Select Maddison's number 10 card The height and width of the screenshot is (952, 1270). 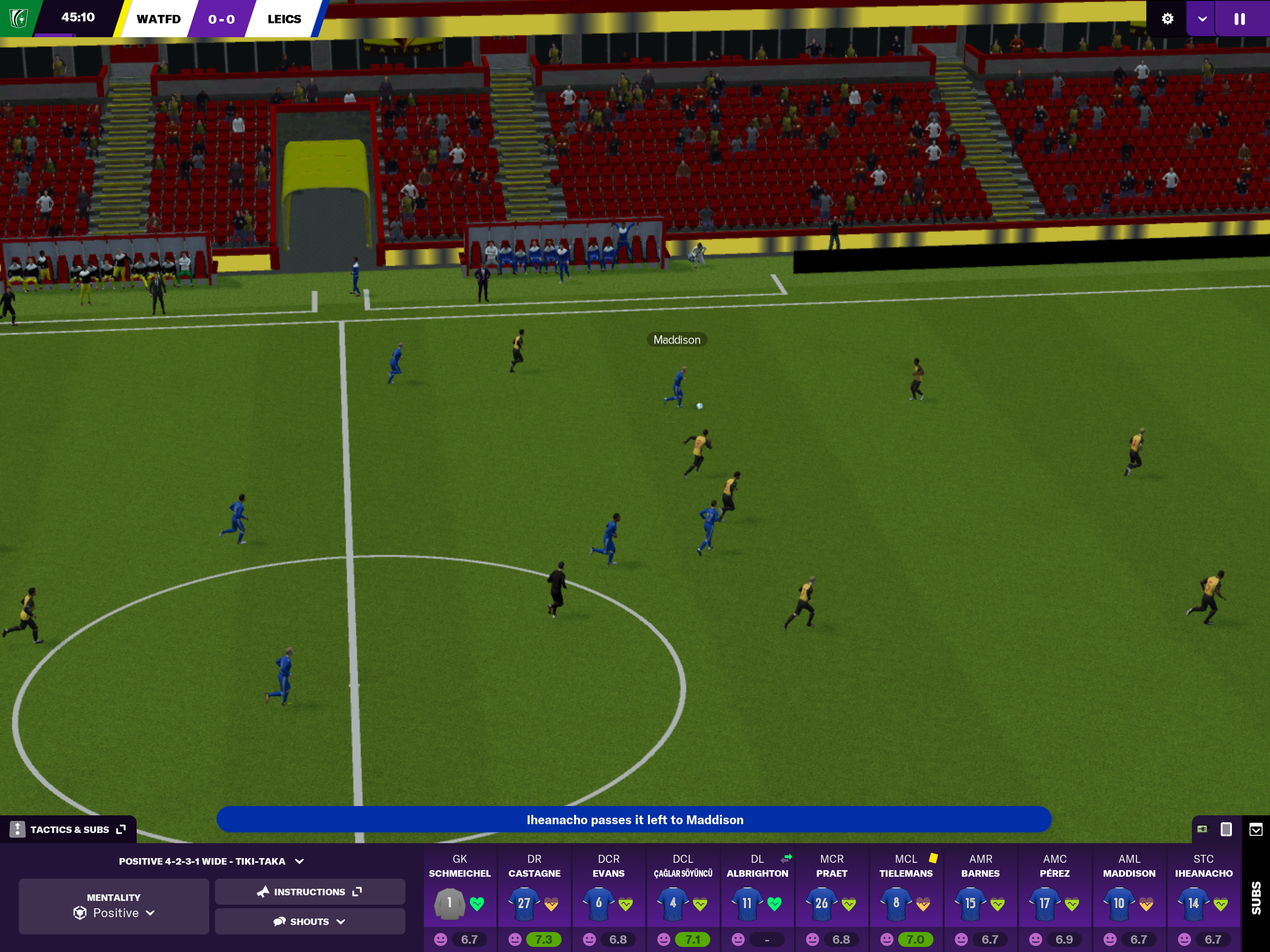1129,899
